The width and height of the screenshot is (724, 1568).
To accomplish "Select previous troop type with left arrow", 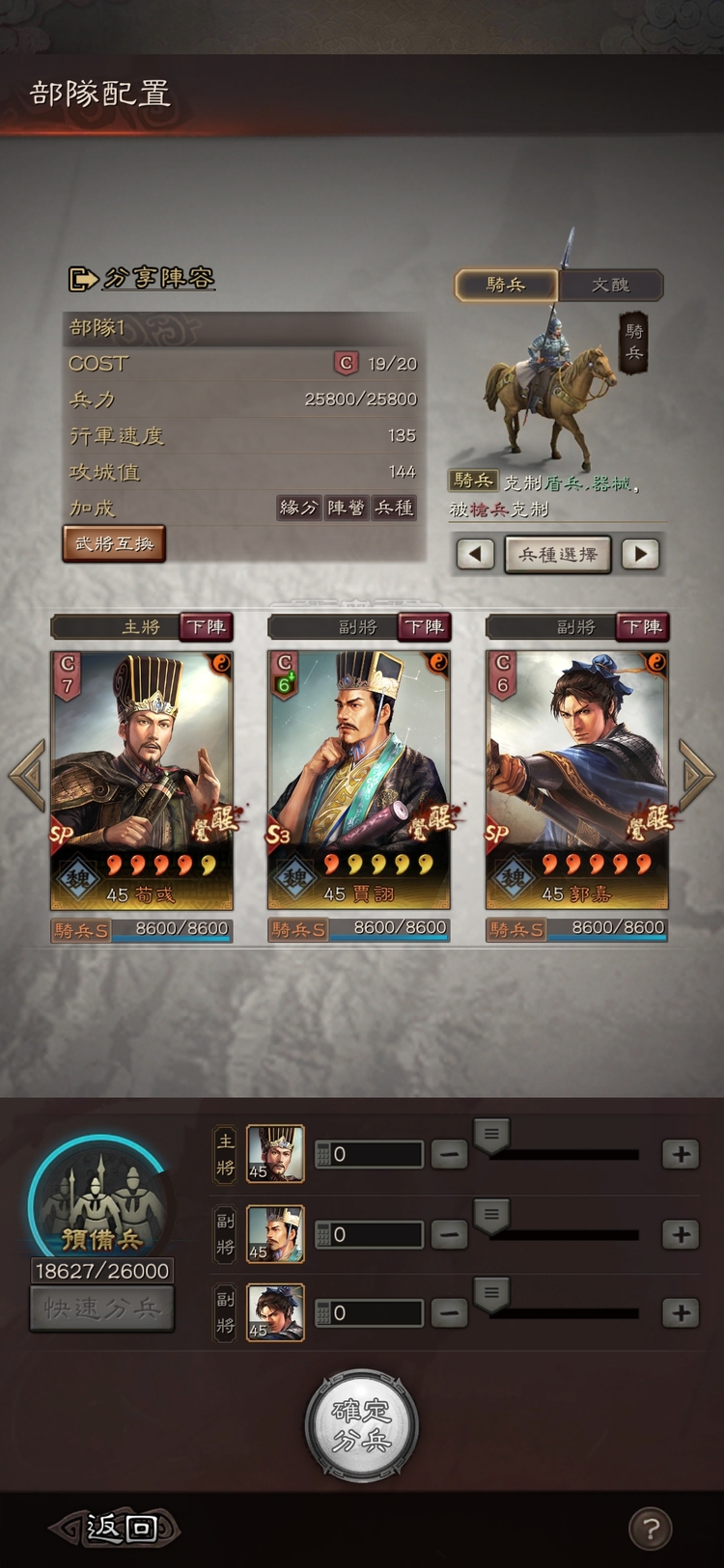I will 475,555.
